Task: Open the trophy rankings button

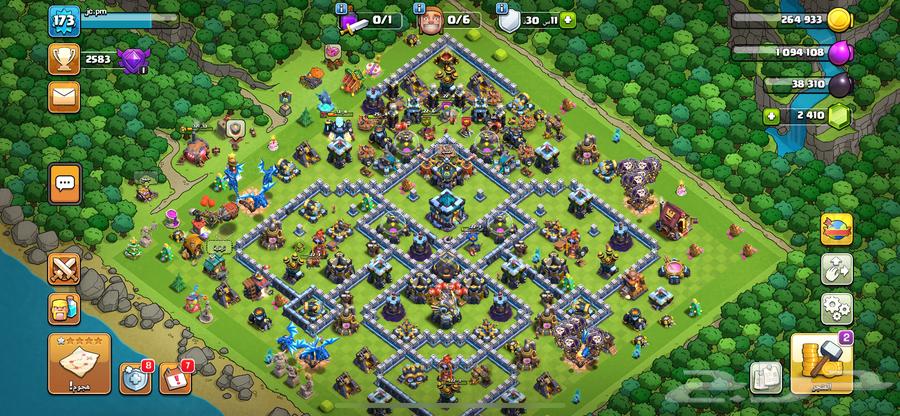Action: pos(64,58)
